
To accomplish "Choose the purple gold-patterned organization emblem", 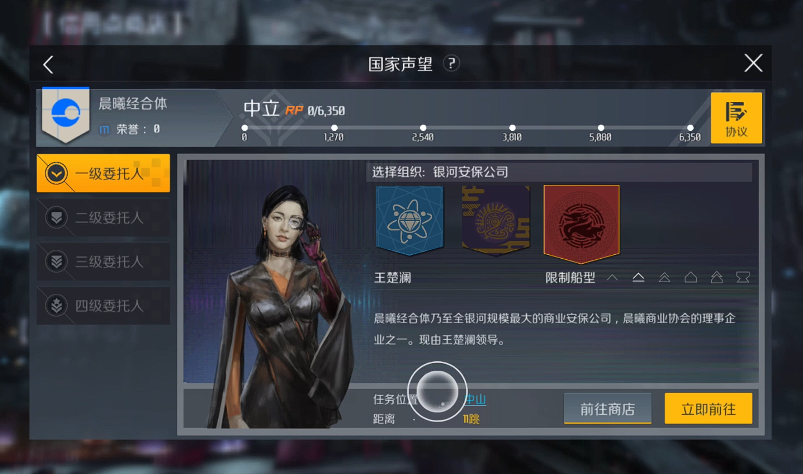I will pyautogui.click(x=495, y=220).
